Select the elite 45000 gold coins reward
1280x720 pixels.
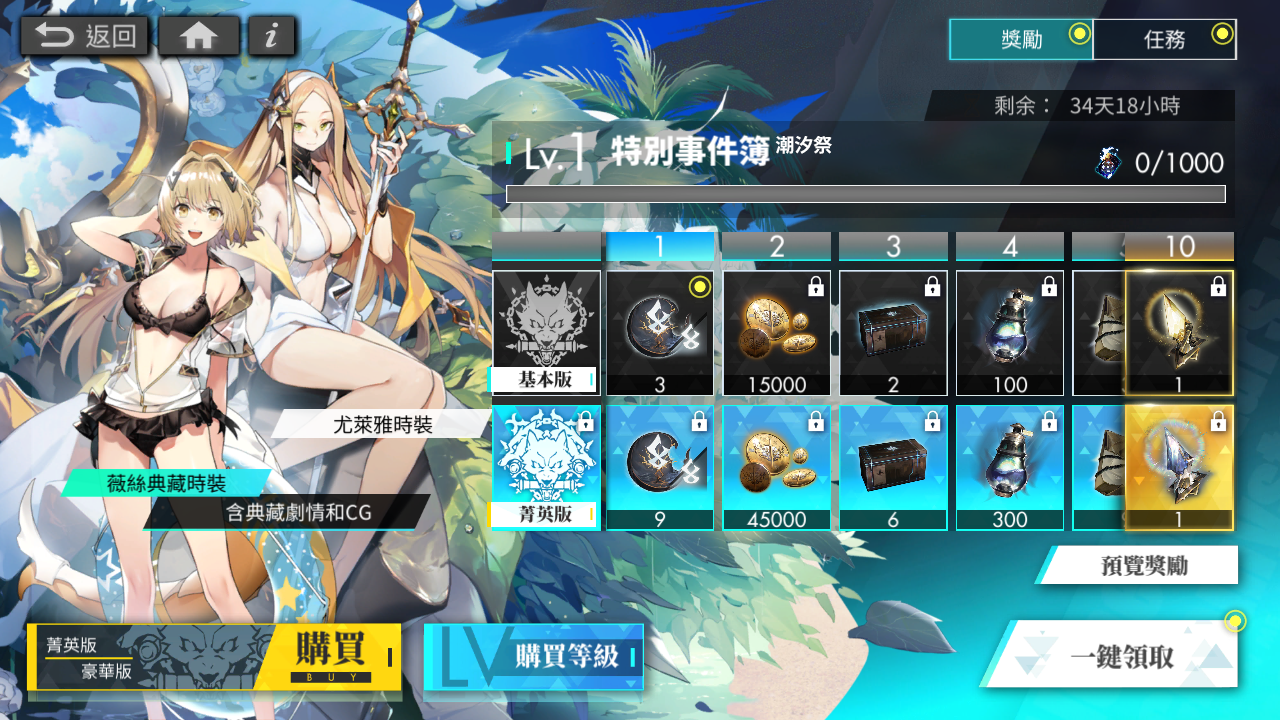click(777, 467)
